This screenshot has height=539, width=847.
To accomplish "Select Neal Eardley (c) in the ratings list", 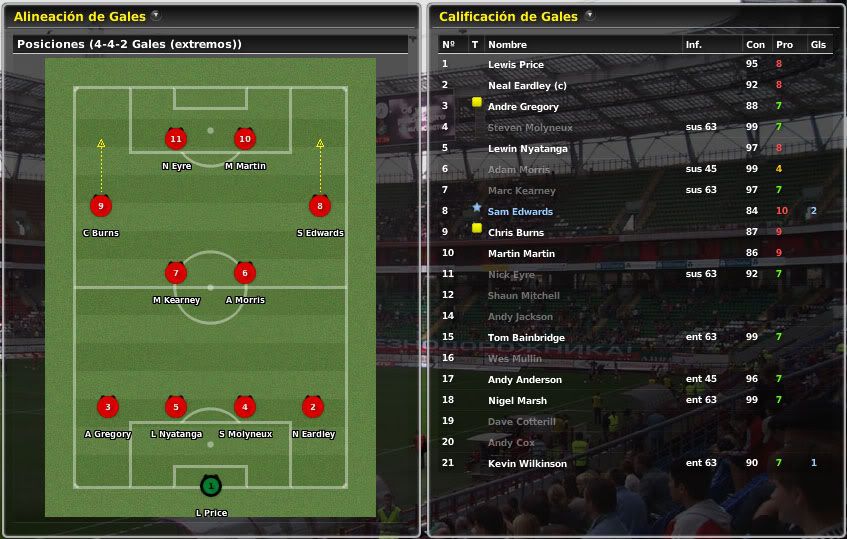I will 527,86.
